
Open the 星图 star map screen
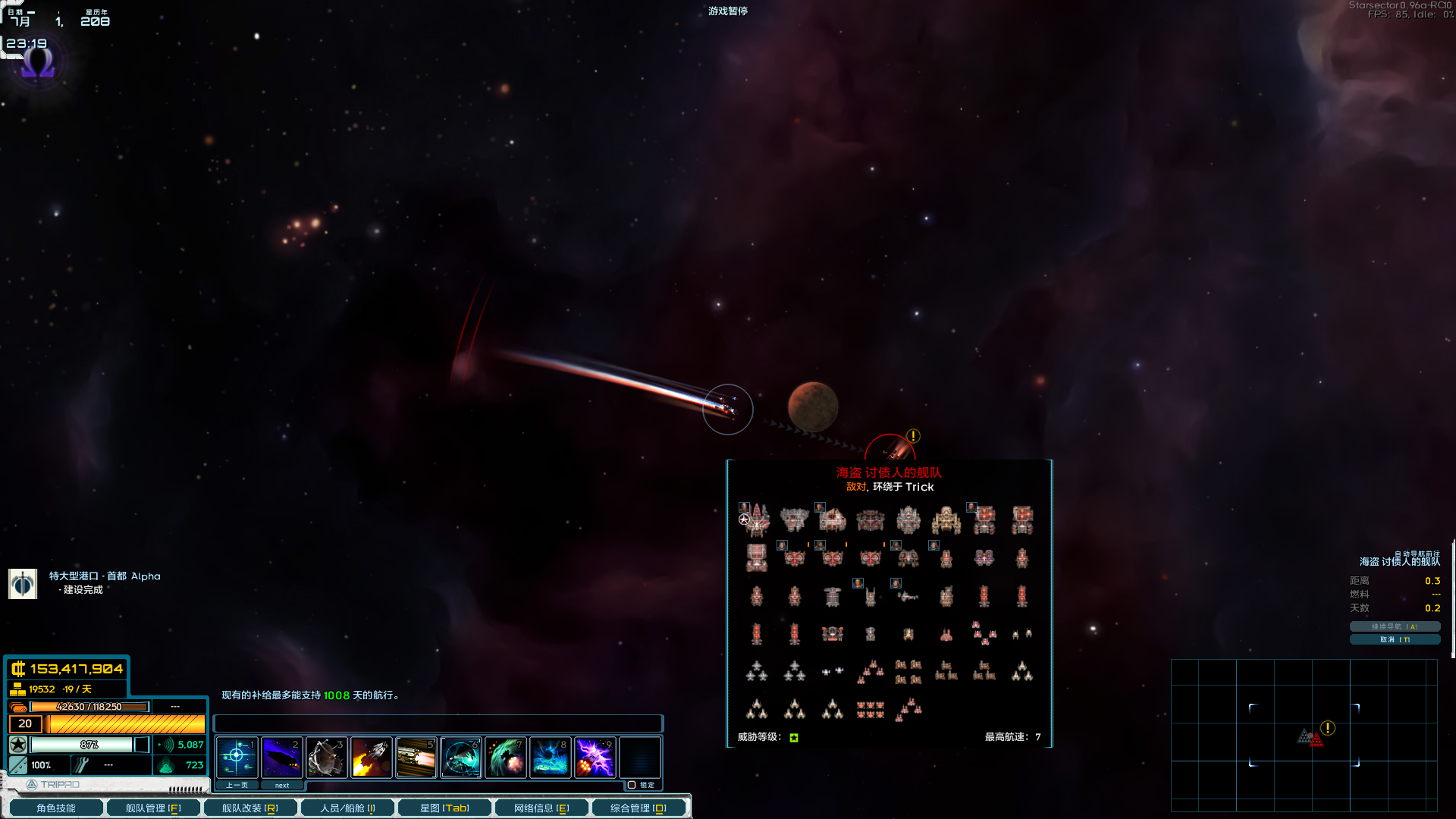coord(444,807)
